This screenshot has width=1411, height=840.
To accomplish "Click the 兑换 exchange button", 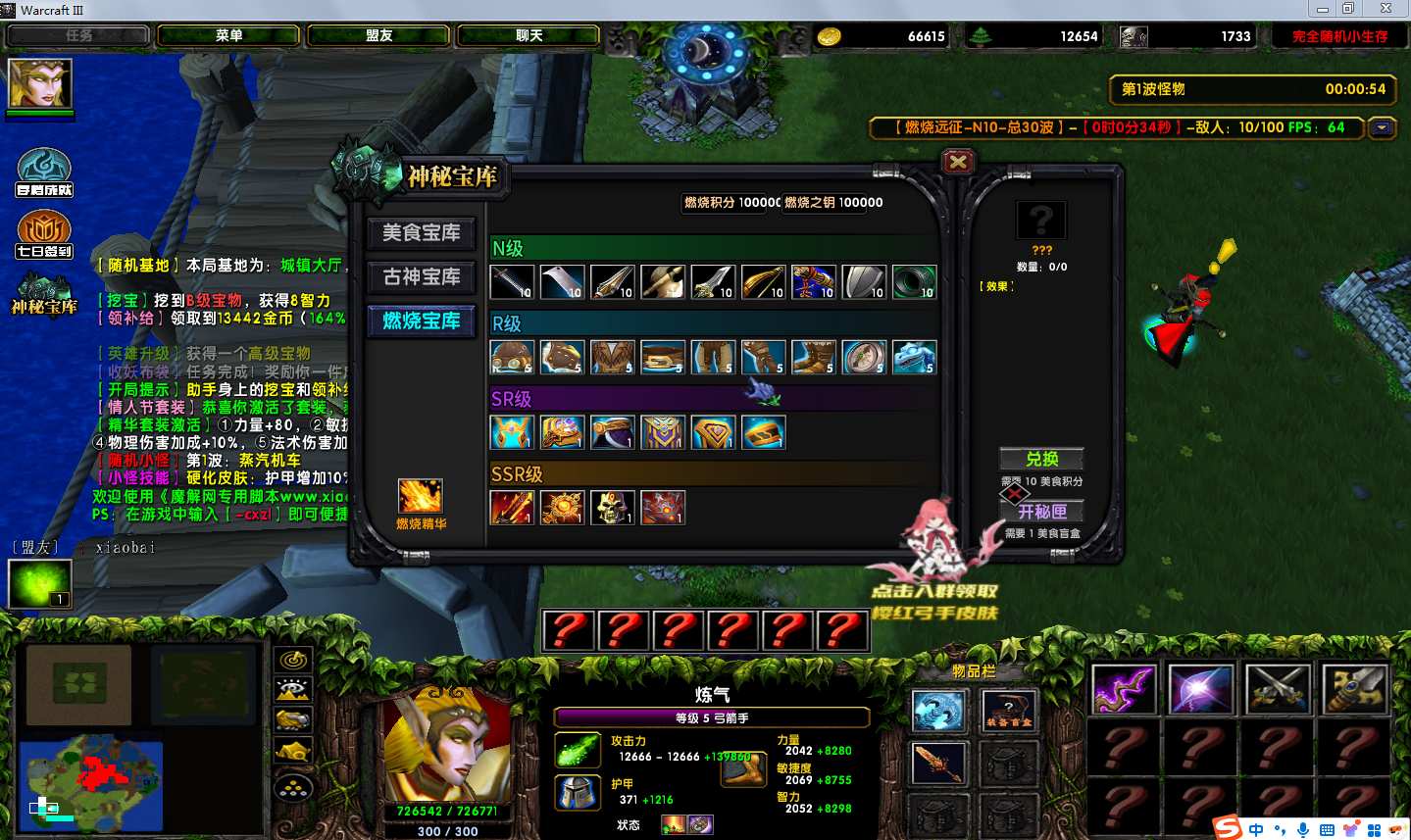I will [1041, 459].
